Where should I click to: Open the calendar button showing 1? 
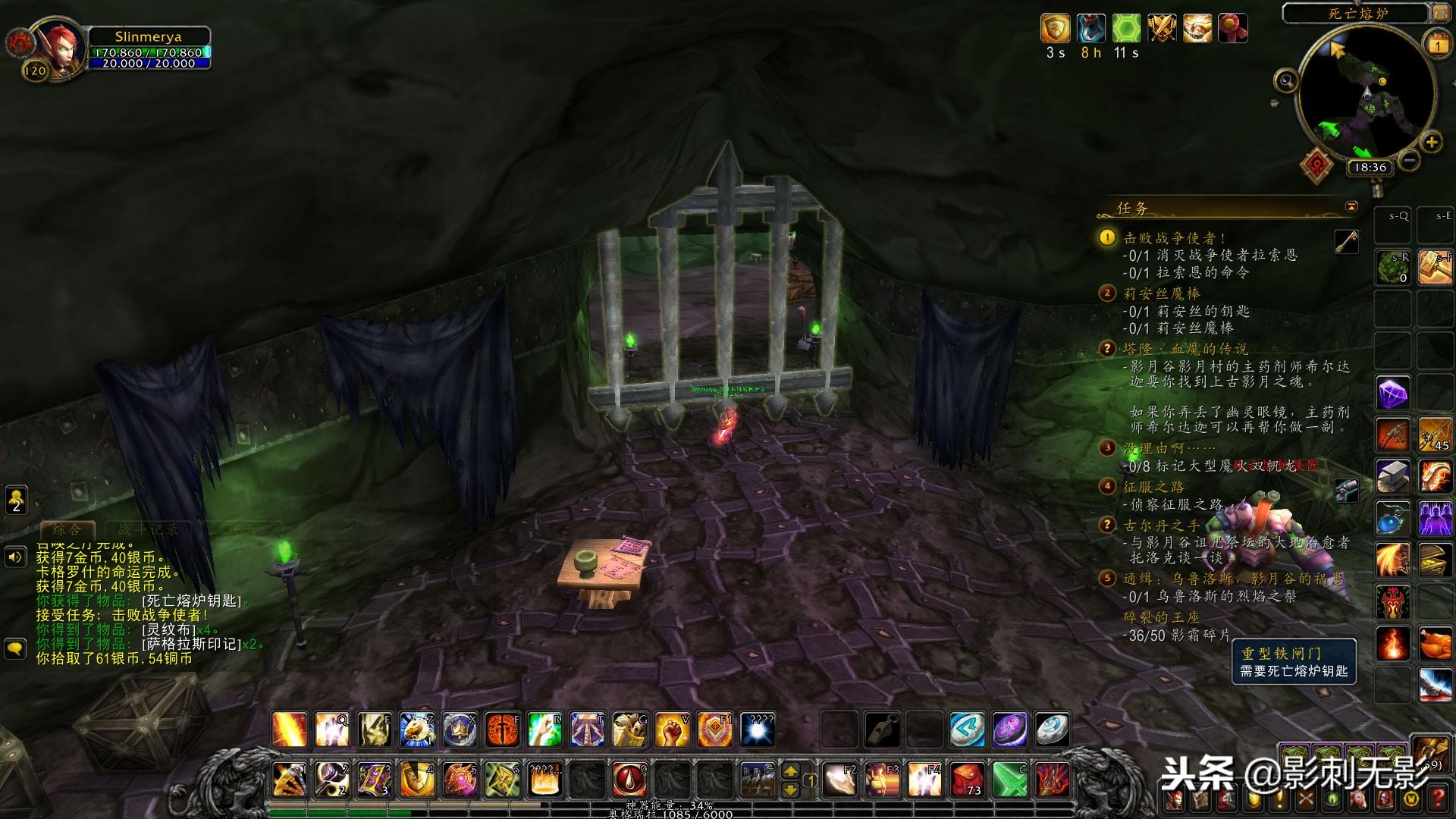click(1438, 45)
